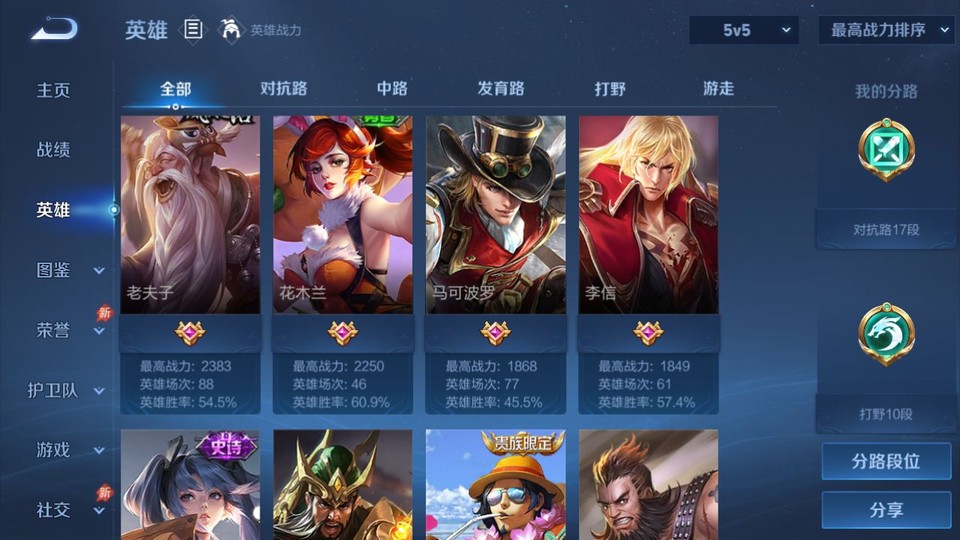The image size is (960, 540).
Task: Open the 战绩 match record section
Action: click(54, 150)
